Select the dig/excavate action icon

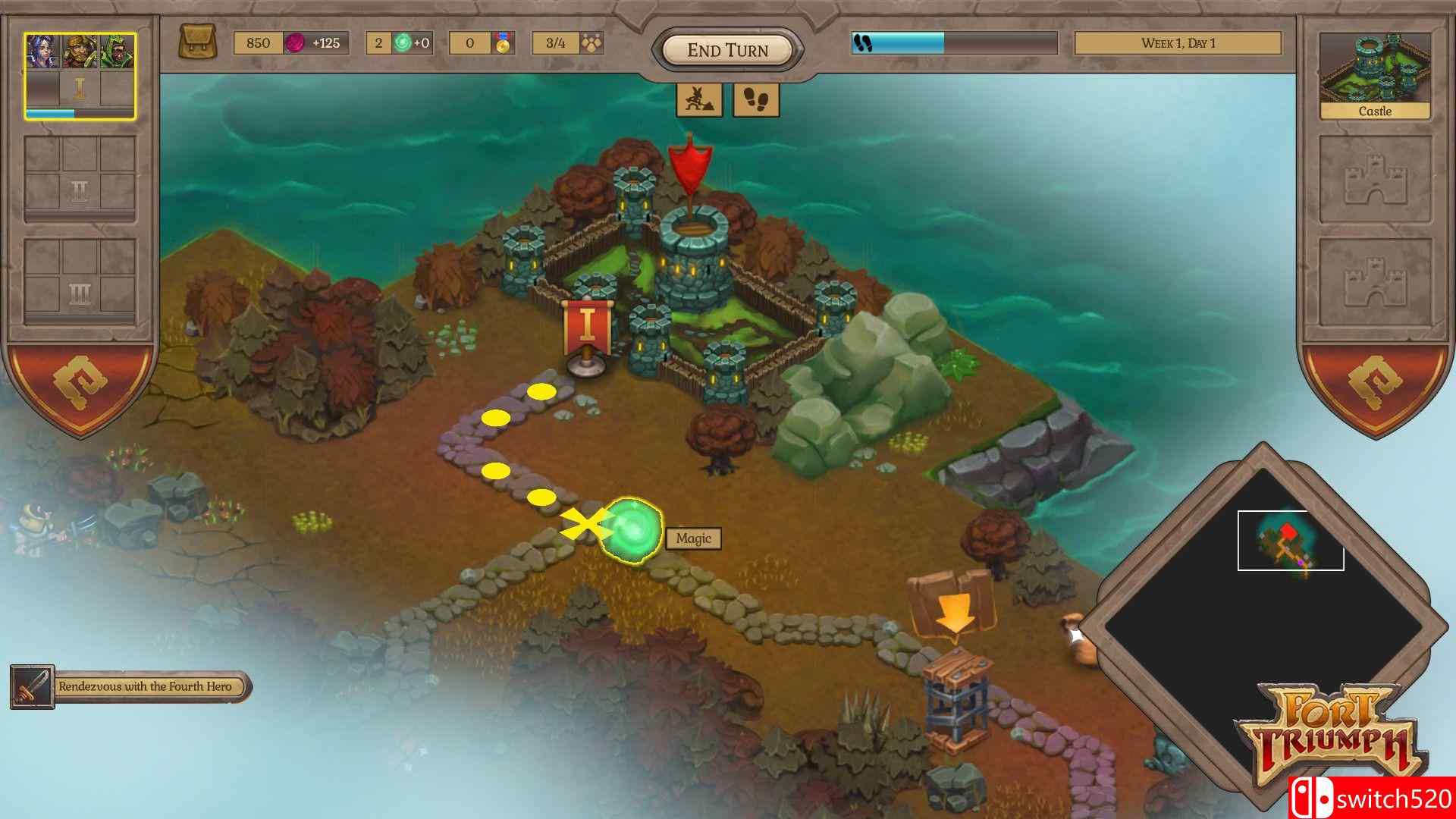pyautogui.click(x=698, y=99)
